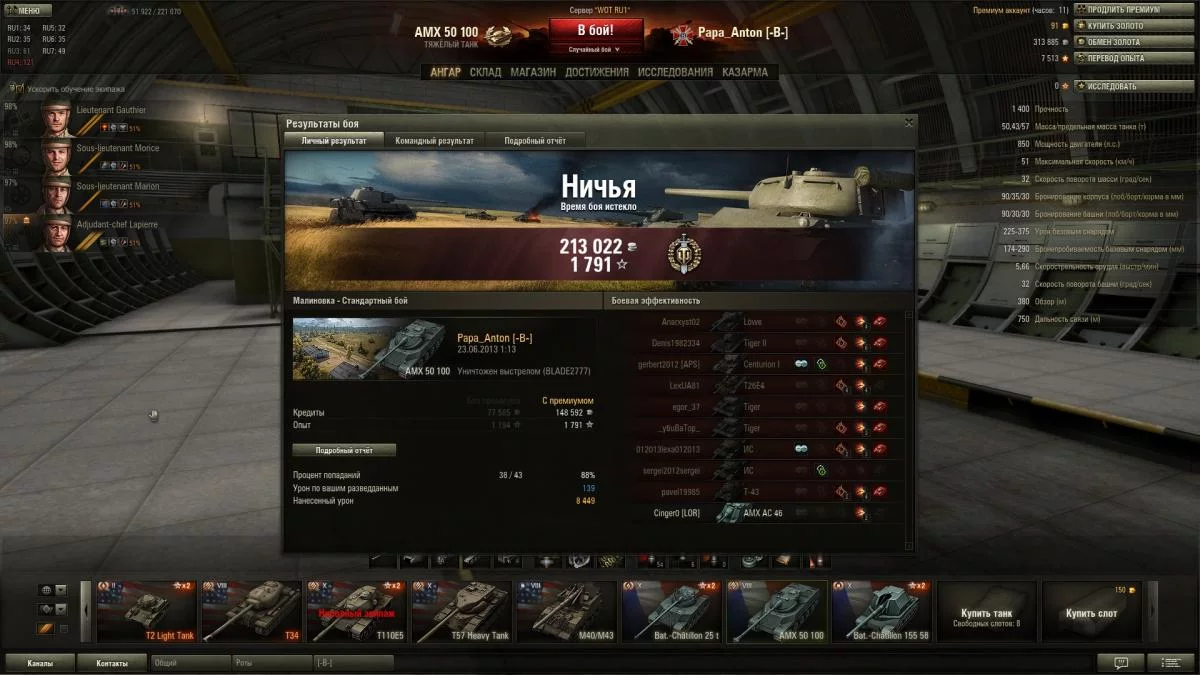Click the Продлить премиум button
The width and height of the screenshot is (1200, 675).
click(1120, 10)
